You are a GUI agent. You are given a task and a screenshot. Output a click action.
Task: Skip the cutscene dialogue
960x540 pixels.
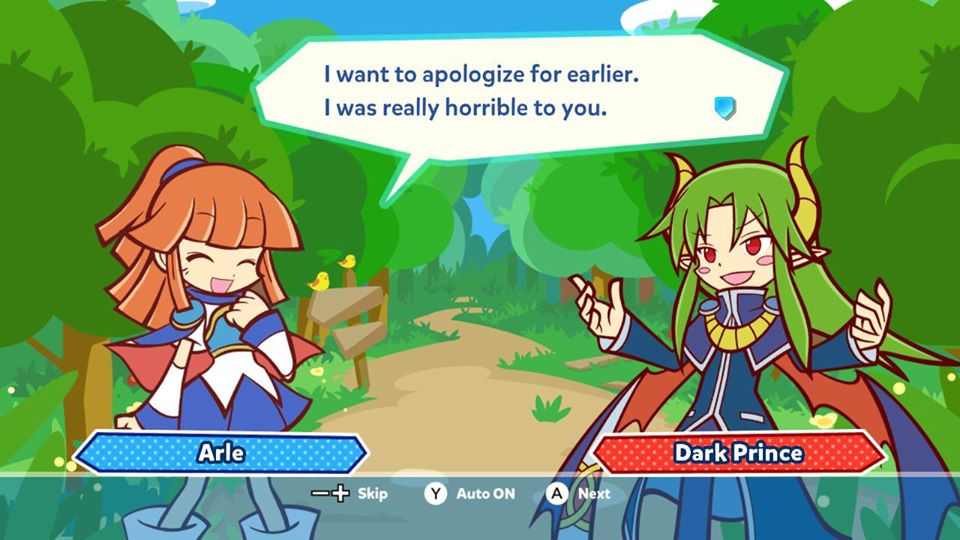point(349,493)
